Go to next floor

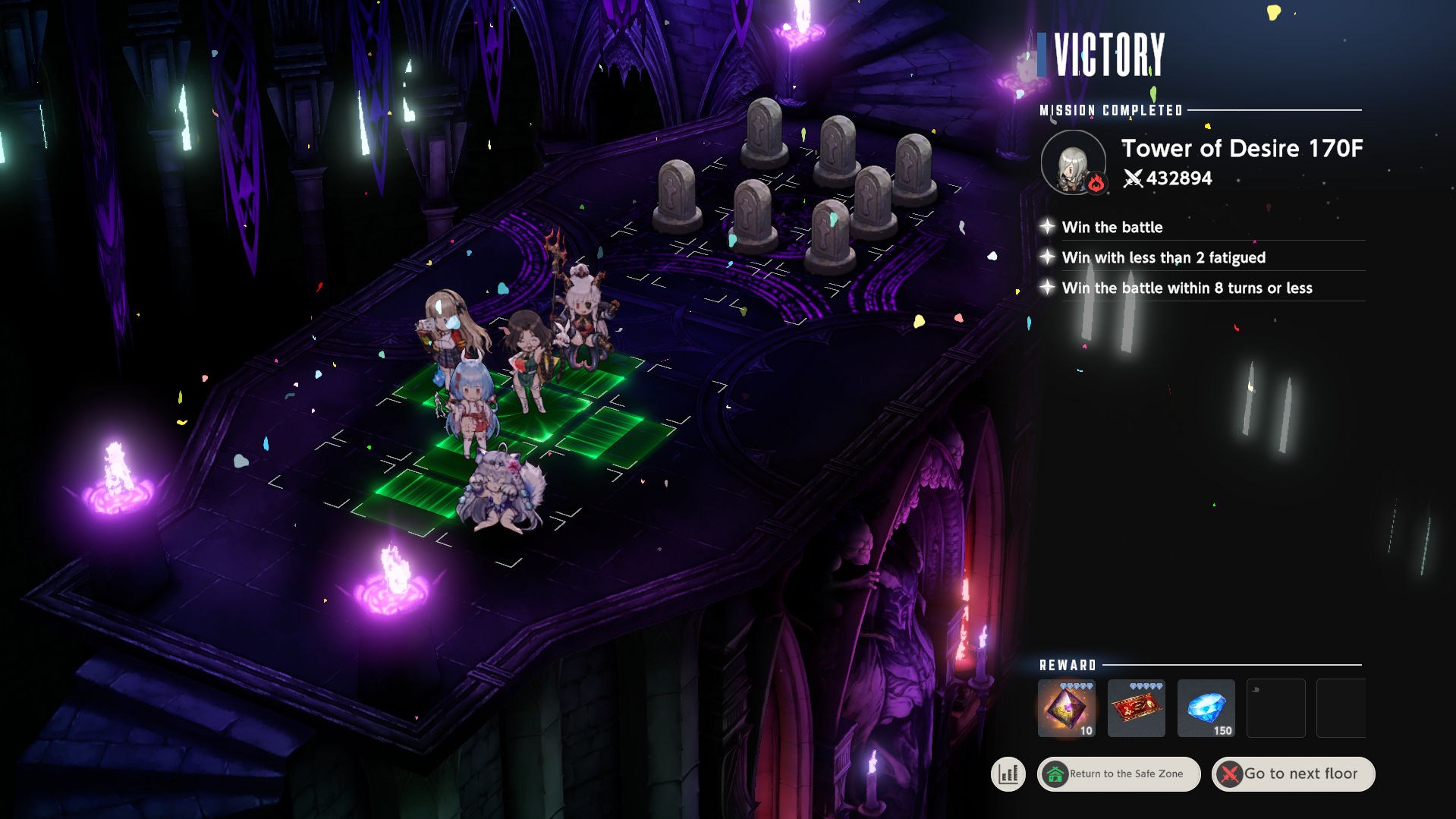(1293, 773)
